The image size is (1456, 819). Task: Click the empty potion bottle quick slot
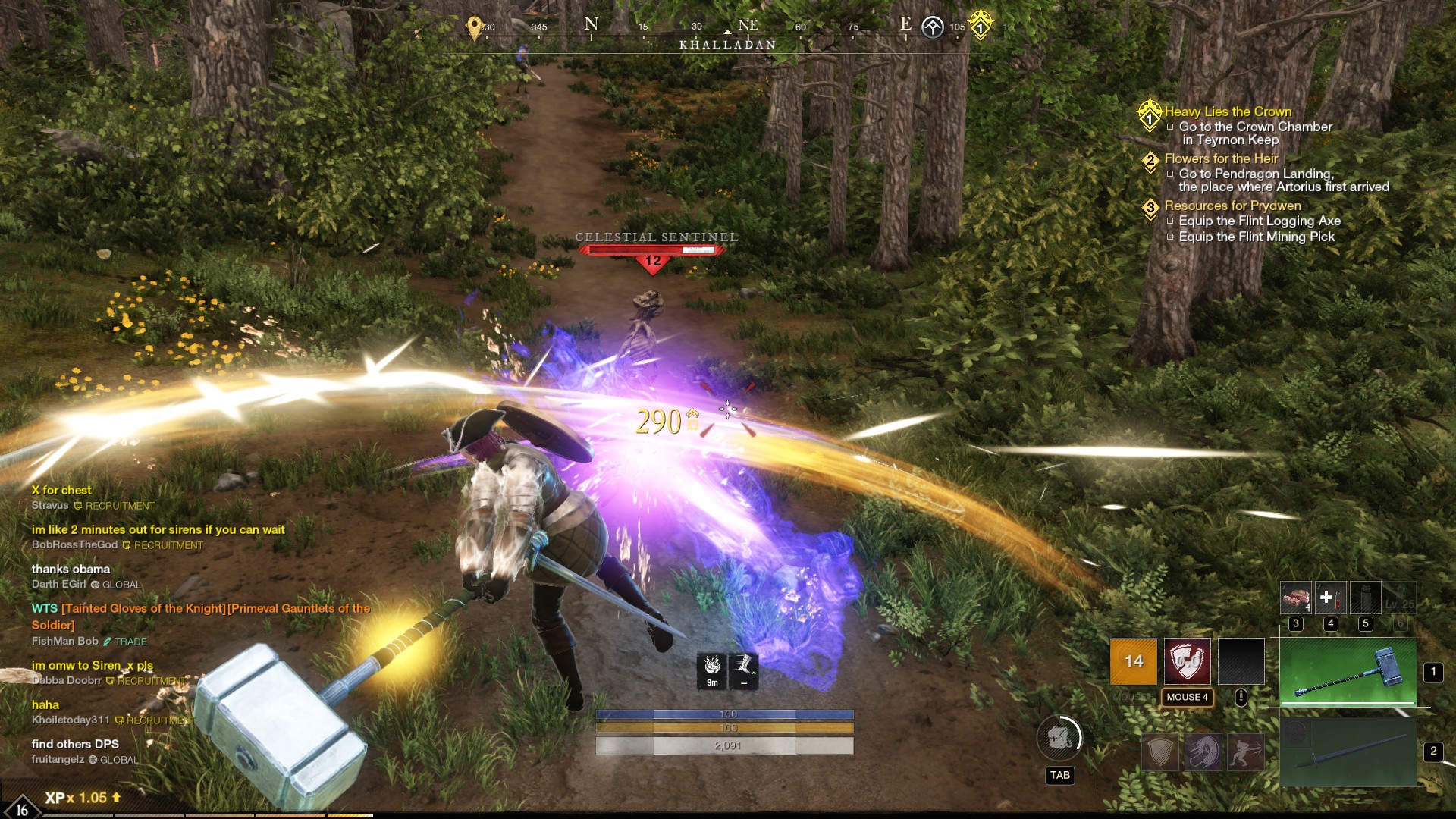tap(1365, 598)
